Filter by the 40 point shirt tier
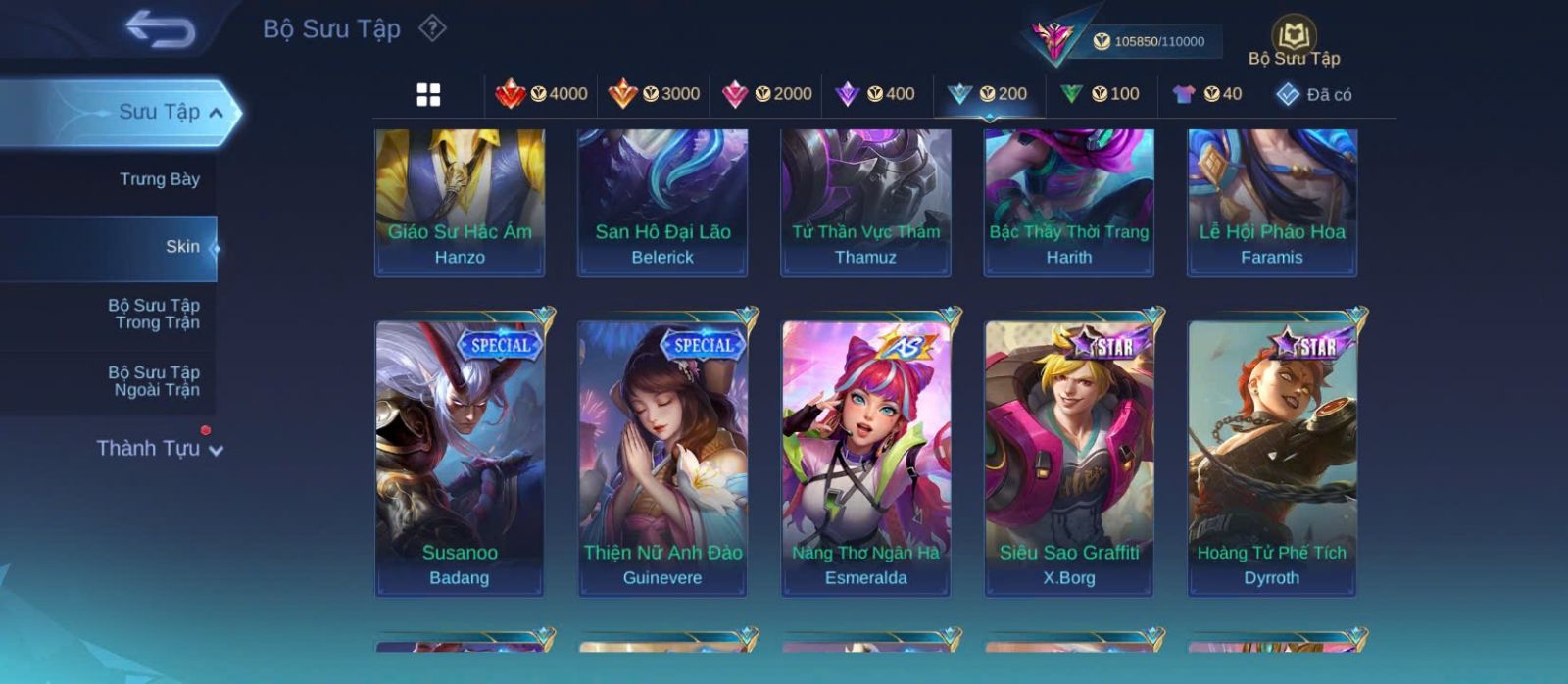Image resolution: width=1568 pixels, height=684 pixels. pos(1207,94)
